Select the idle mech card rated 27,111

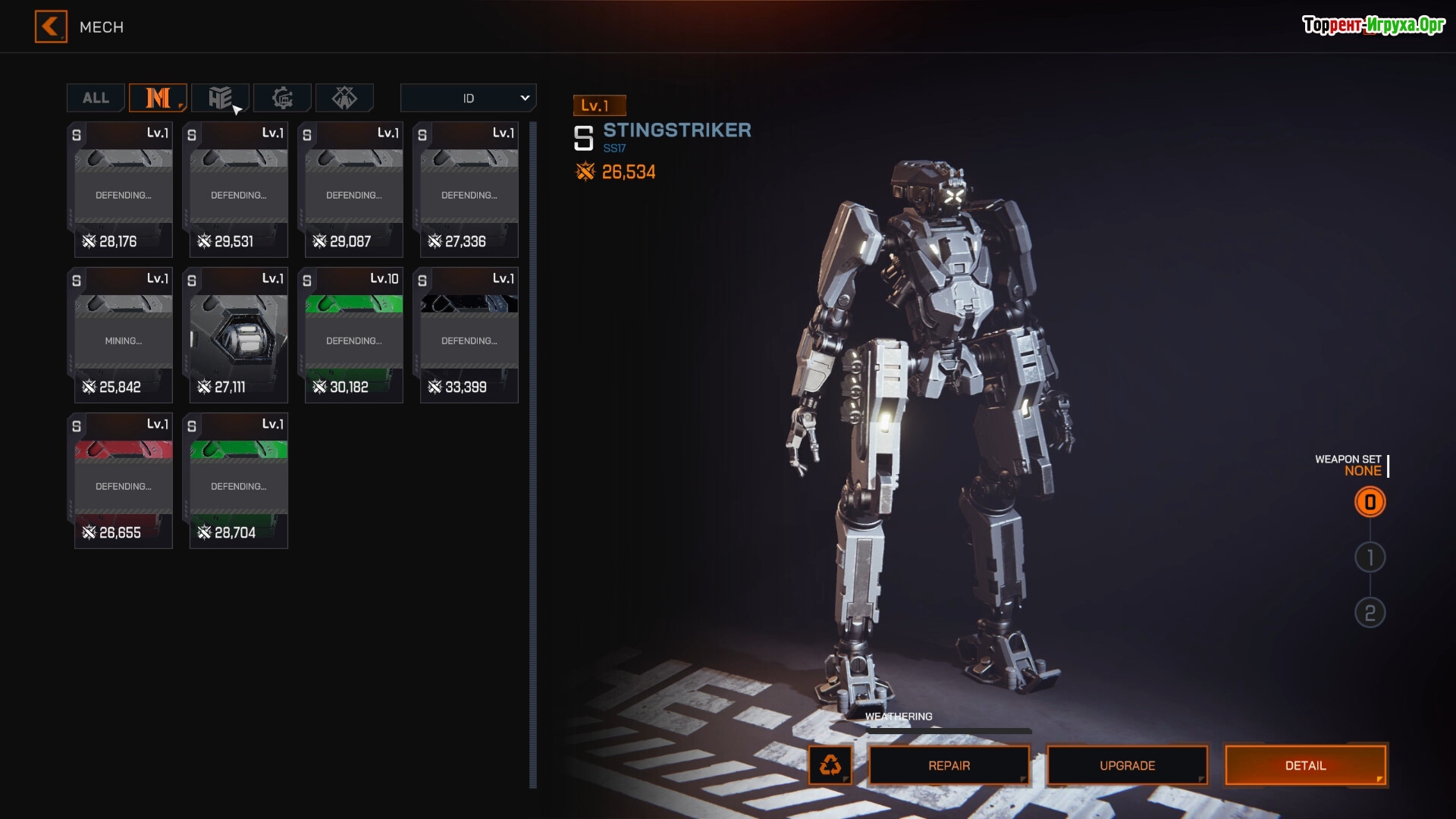click(238, 335)
